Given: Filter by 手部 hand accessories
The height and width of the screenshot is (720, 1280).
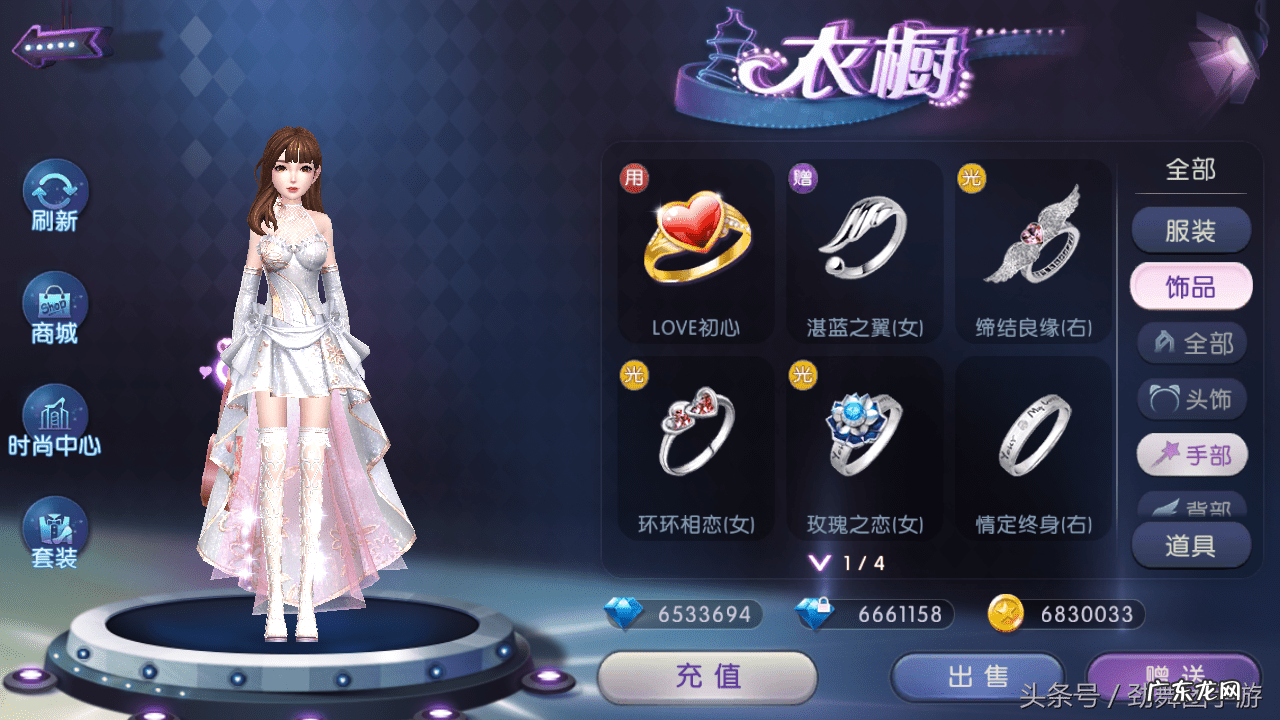Looking at the screenshot, I should [1192, 456].
